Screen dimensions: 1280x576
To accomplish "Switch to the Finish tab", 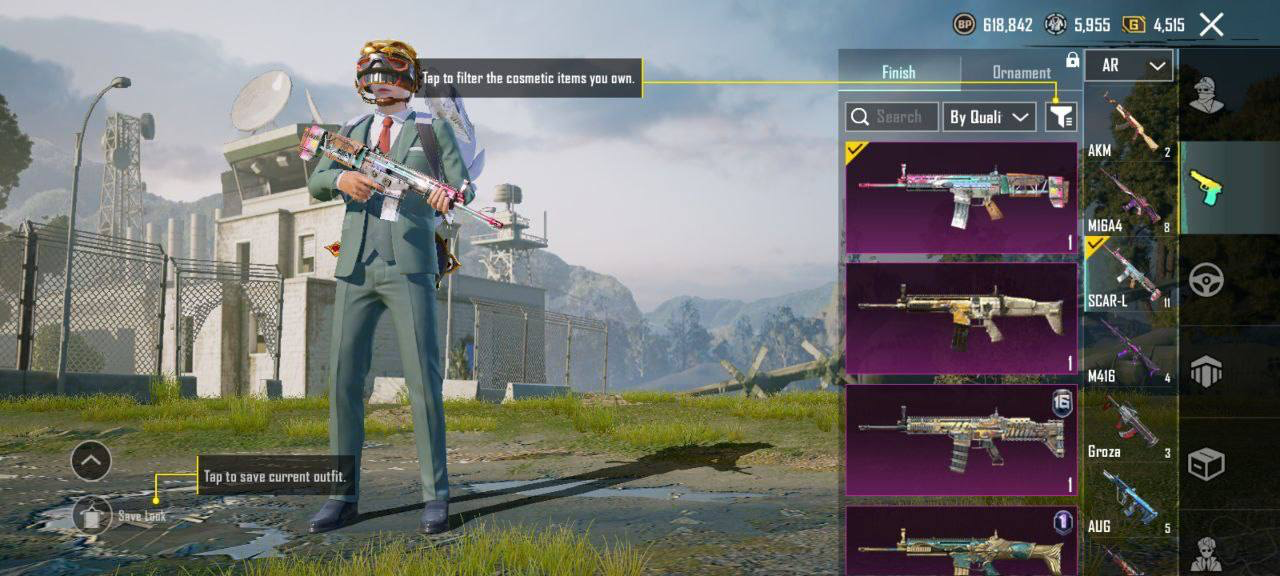I will [898, 72].
